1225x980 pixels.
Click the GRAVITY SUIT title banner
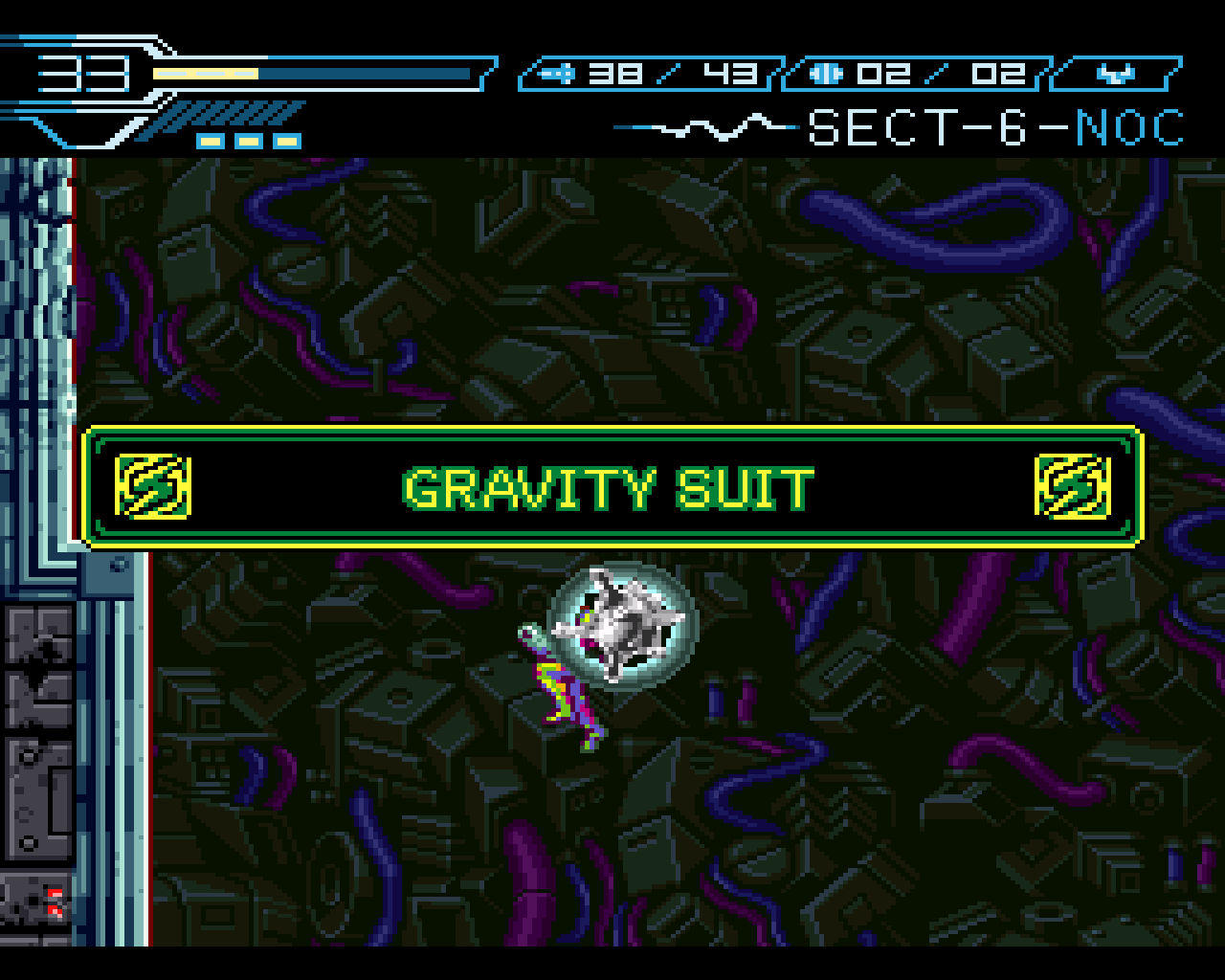coord(609,488)
